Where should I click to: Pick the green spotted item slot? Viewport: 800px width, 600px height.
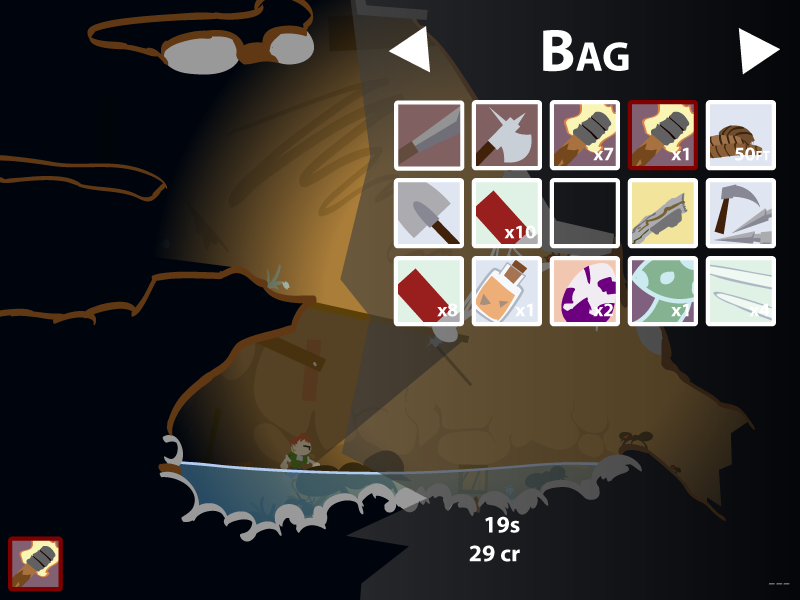pos(663,291)
